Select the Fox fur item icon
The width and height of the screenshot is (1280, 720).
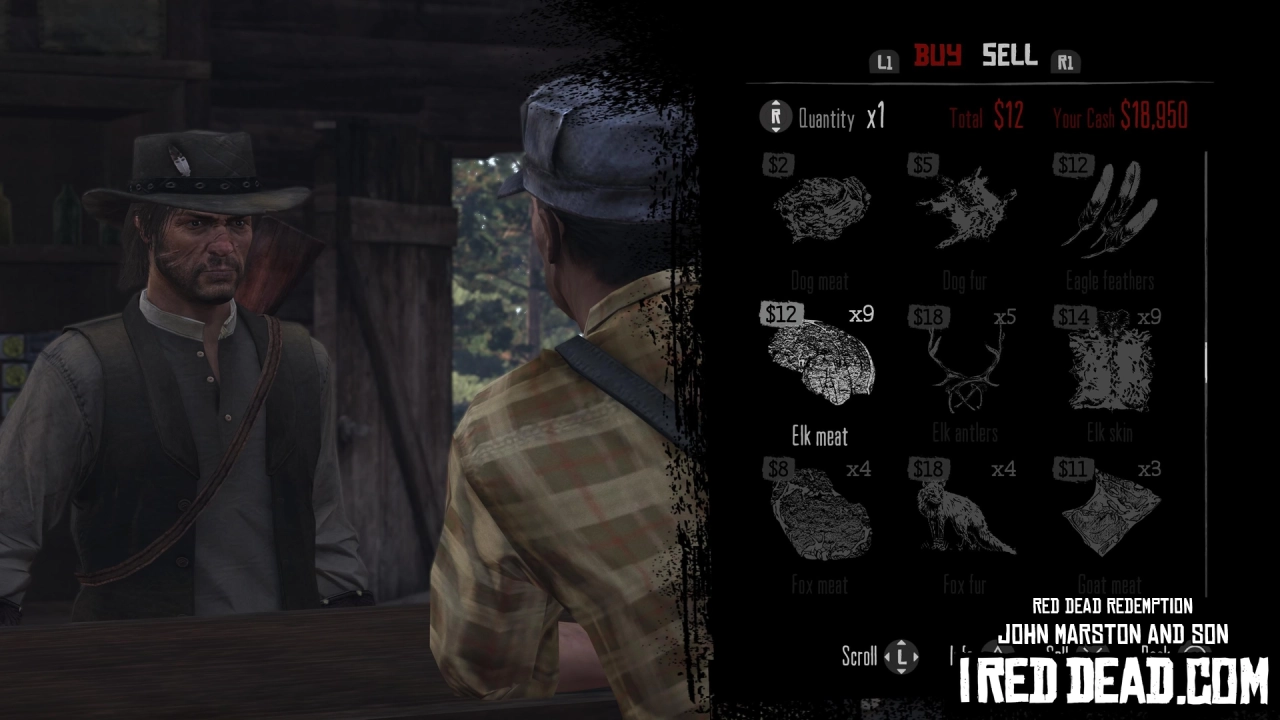pos(963,518)
